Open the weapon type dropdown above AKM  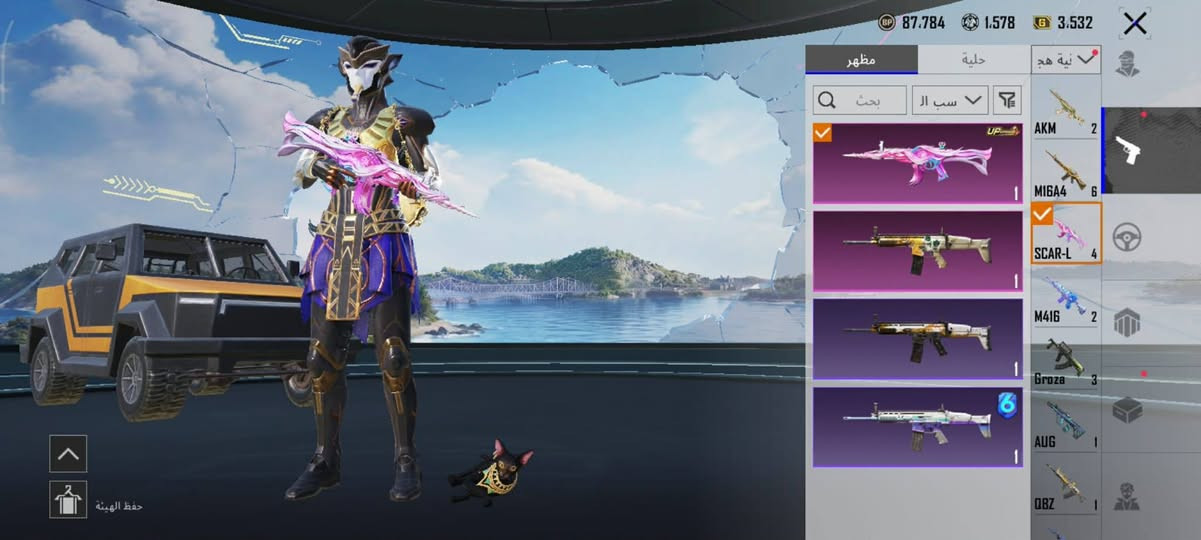tap(1065, 60)
